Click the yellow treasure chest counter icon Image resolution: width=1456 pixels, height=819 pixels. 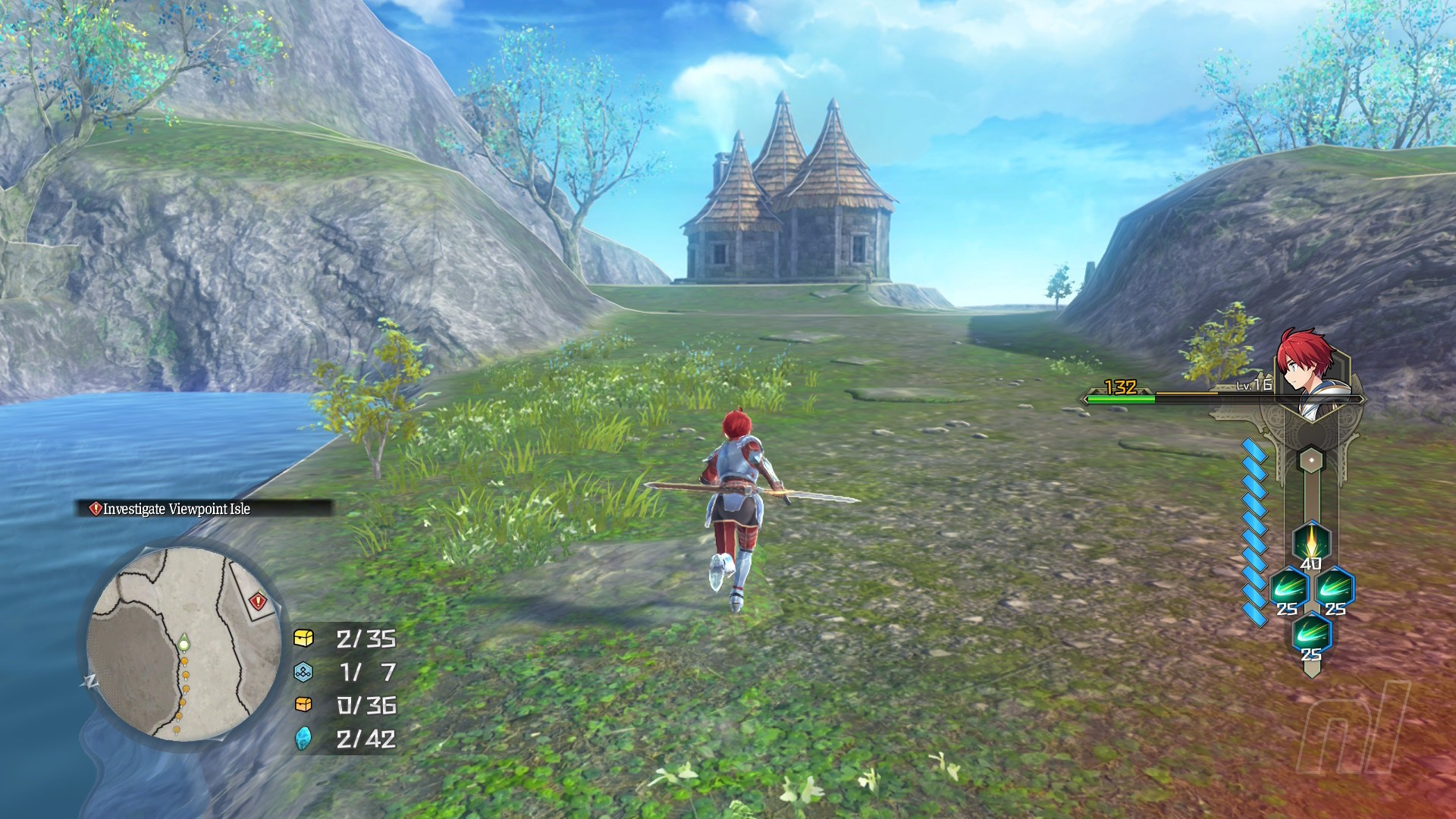[x=303, y=638]
